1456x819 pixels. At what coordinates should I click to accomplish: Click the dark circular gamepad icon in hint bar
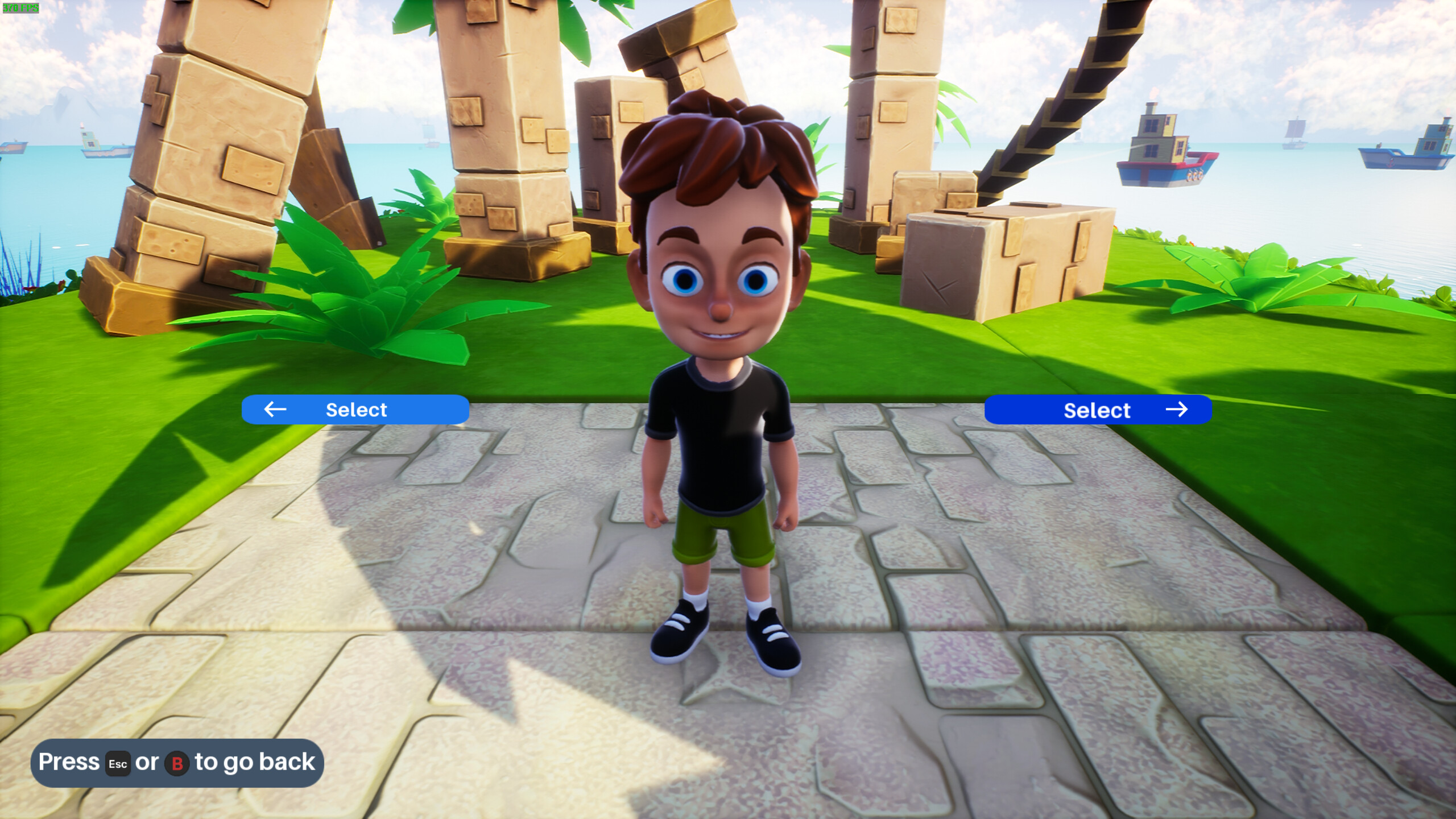click(x=176, y=764)
